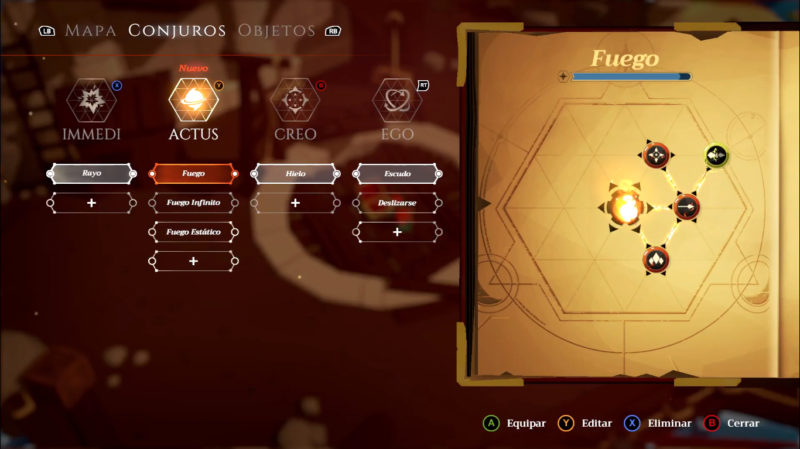Select the Hielo spell
This screenshot has height=449, width=800.
(x=295, y=174)
